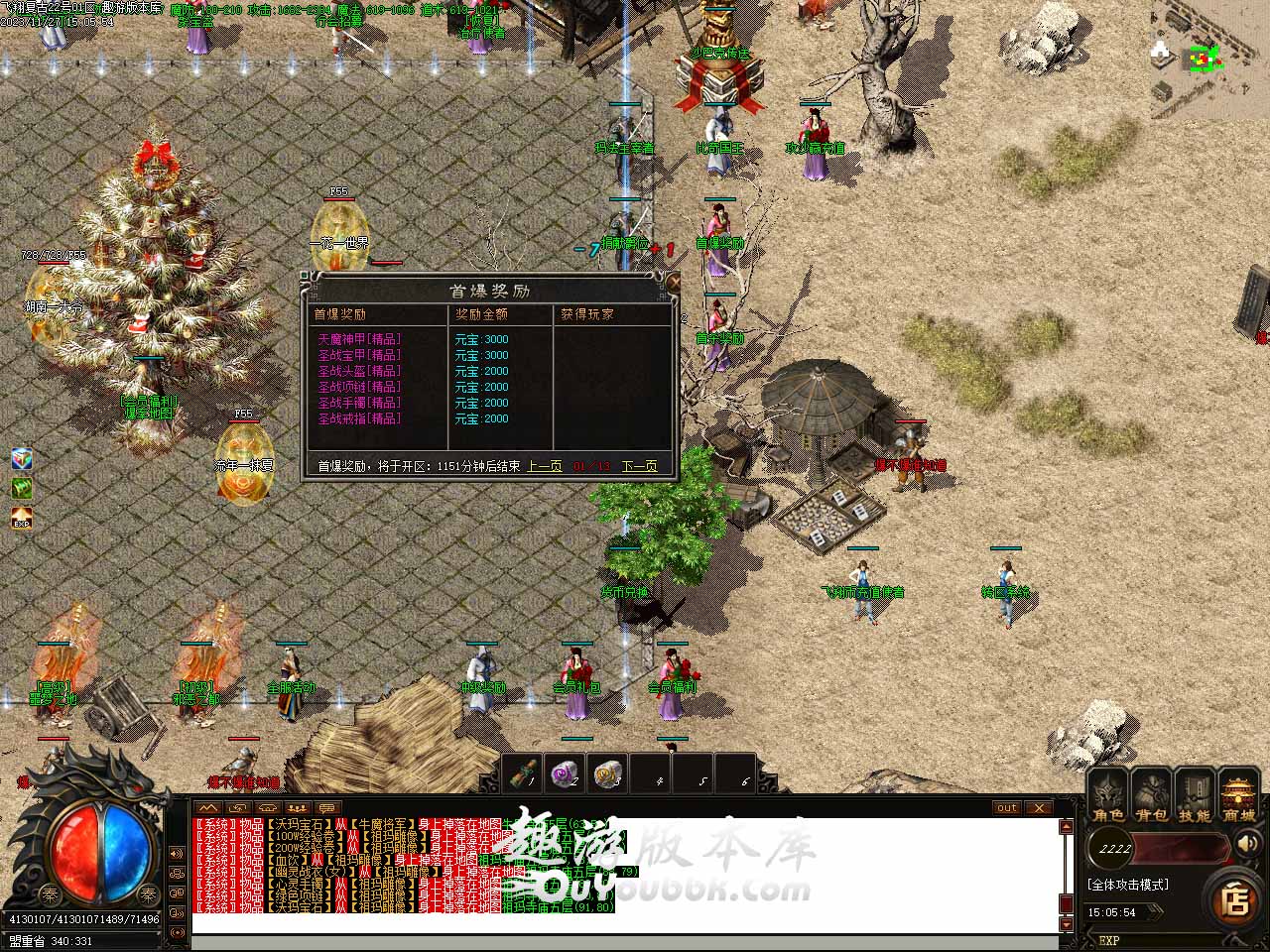The width and height of the screenshot is (1270, 952).
Task: Toggle the sound speaker button beside level bar
Action: 1246,845
